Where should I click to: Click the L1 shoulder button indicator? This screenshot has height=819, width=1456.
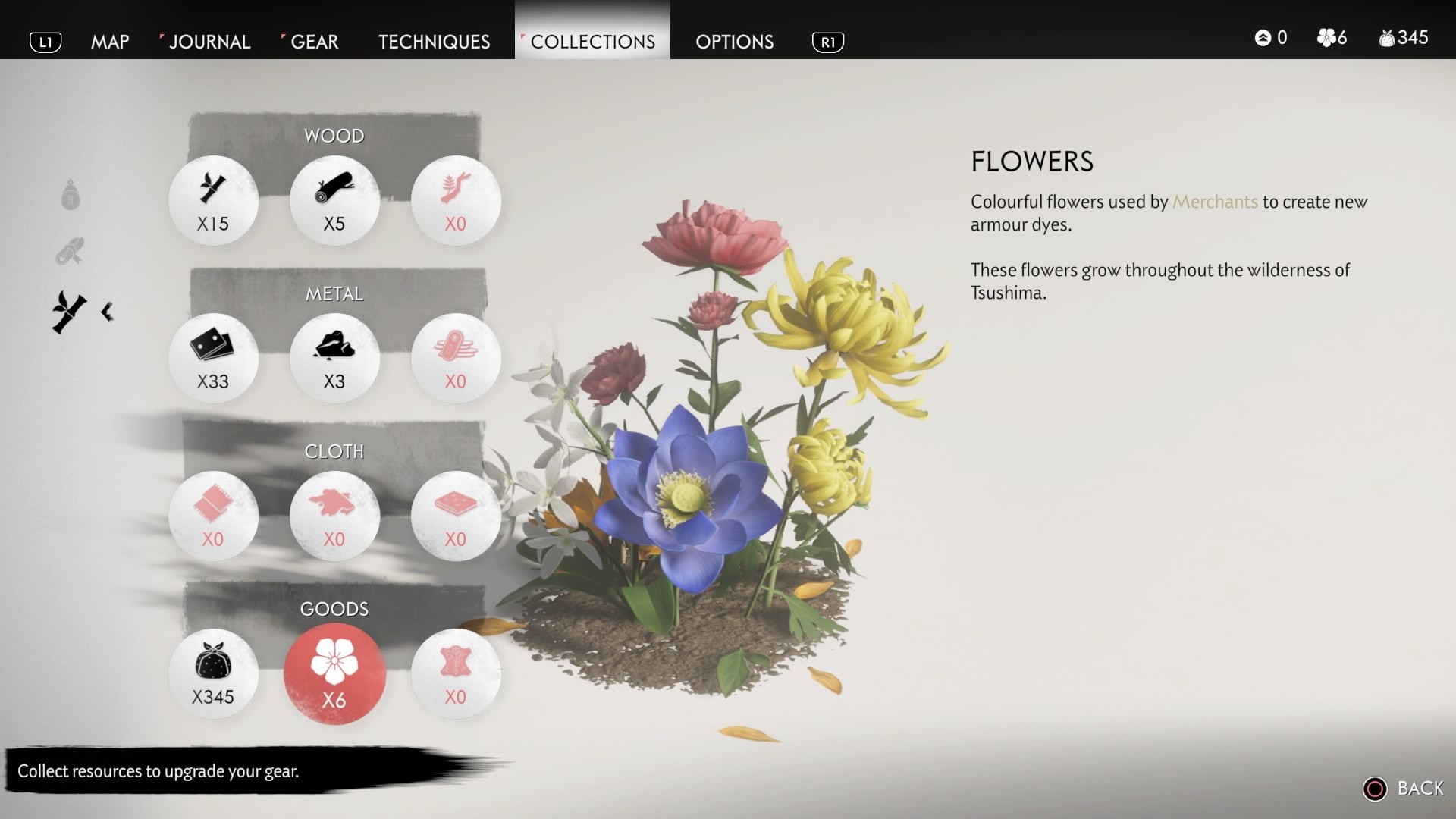pyautogui.click(x=45, y=42)
